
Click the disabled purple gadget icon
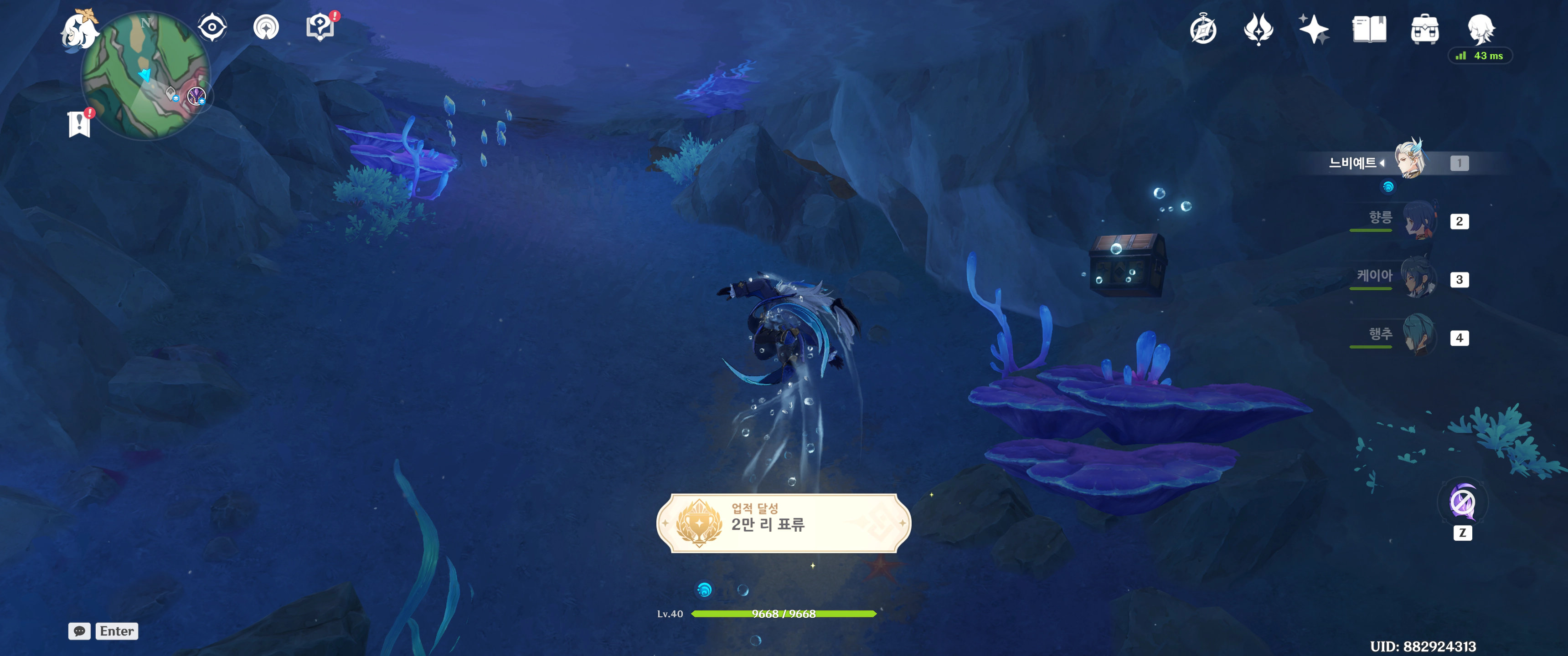pyautogui.click(x=1462, y=502)
